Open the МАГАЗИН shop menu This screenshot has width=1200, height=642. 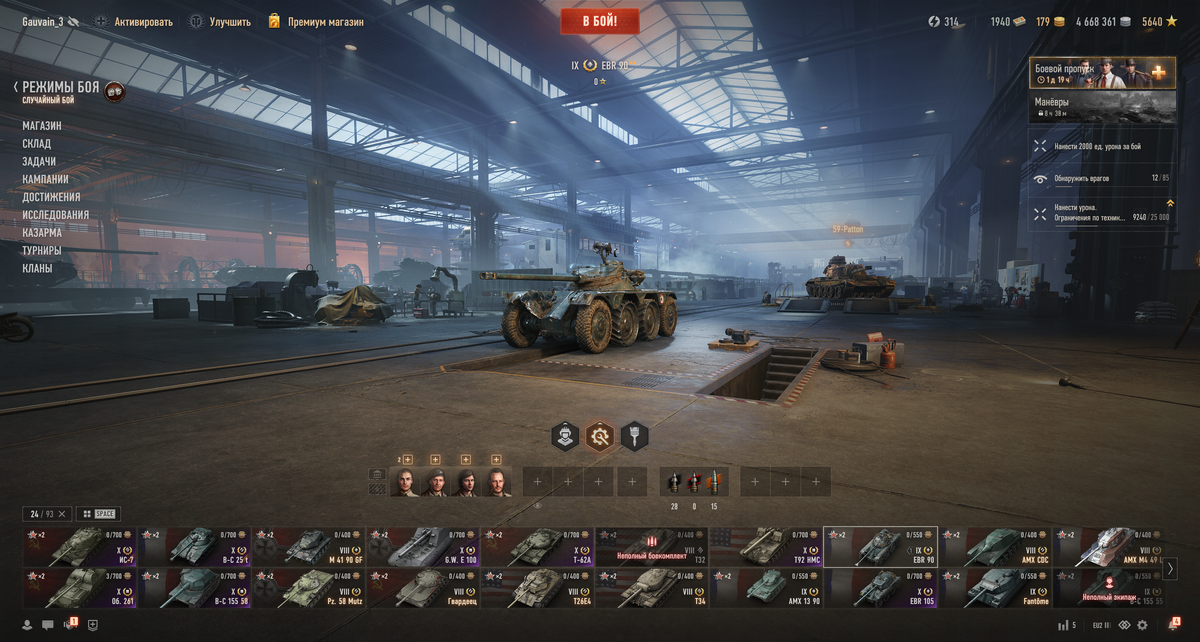(42, 126)
